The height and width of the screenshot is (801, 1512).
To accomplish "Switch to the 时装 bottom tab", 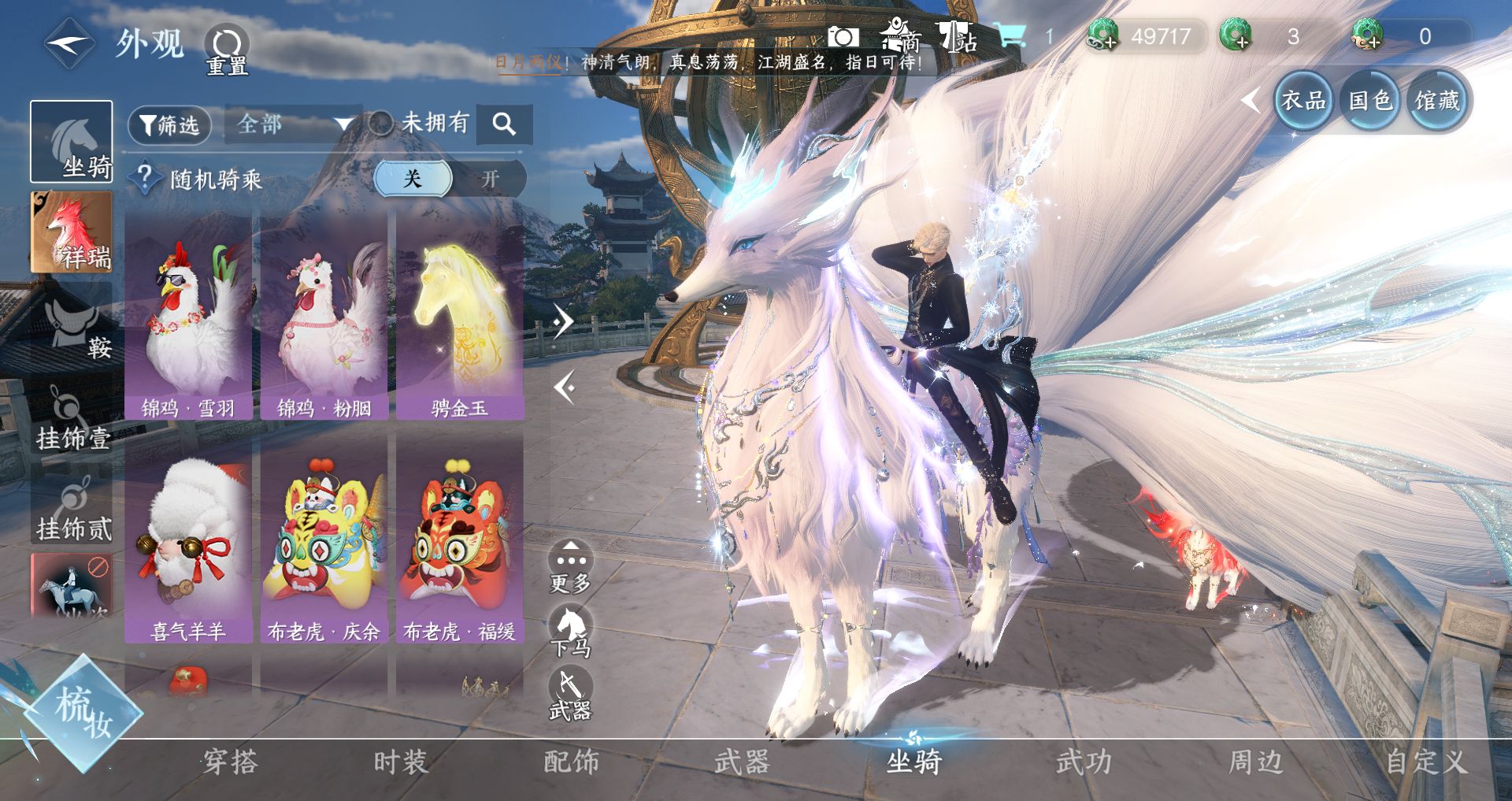I will (x=401, y=762).
